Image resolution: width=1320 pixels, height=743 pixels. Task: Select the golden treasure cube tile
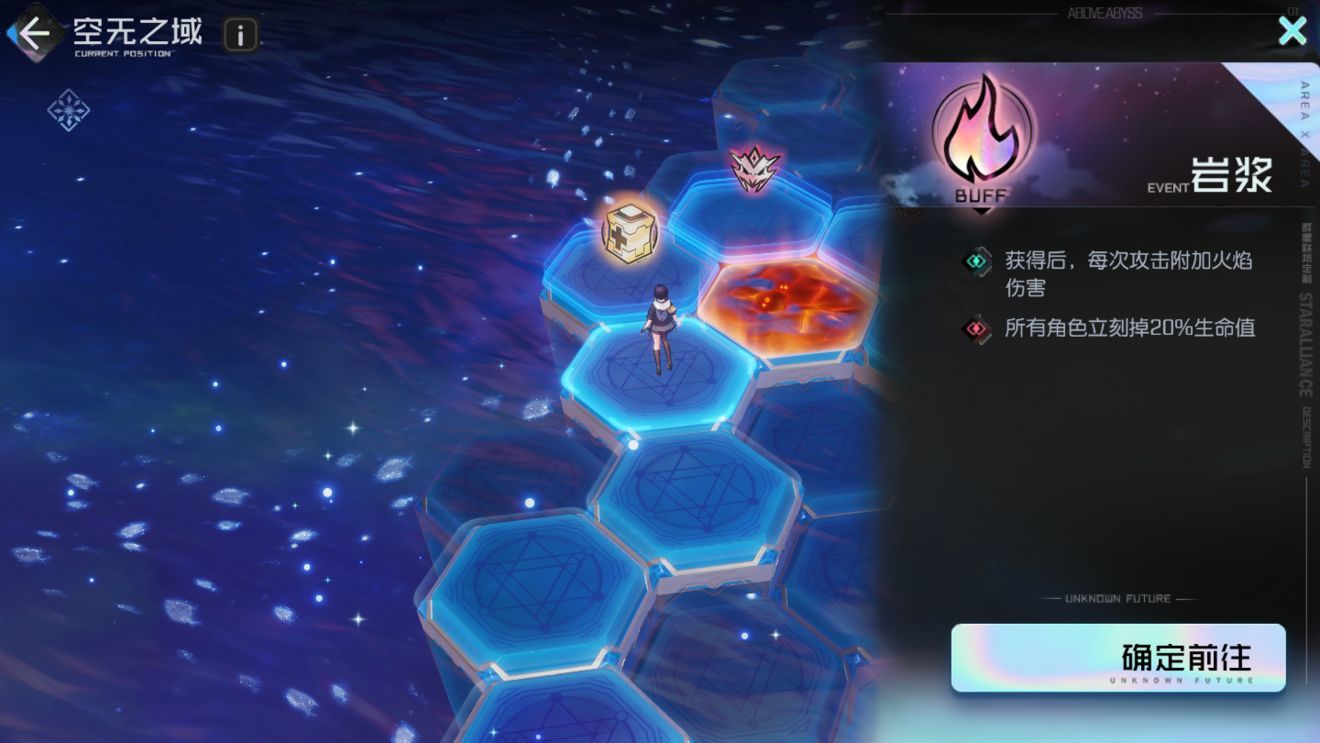click(628, 232)
